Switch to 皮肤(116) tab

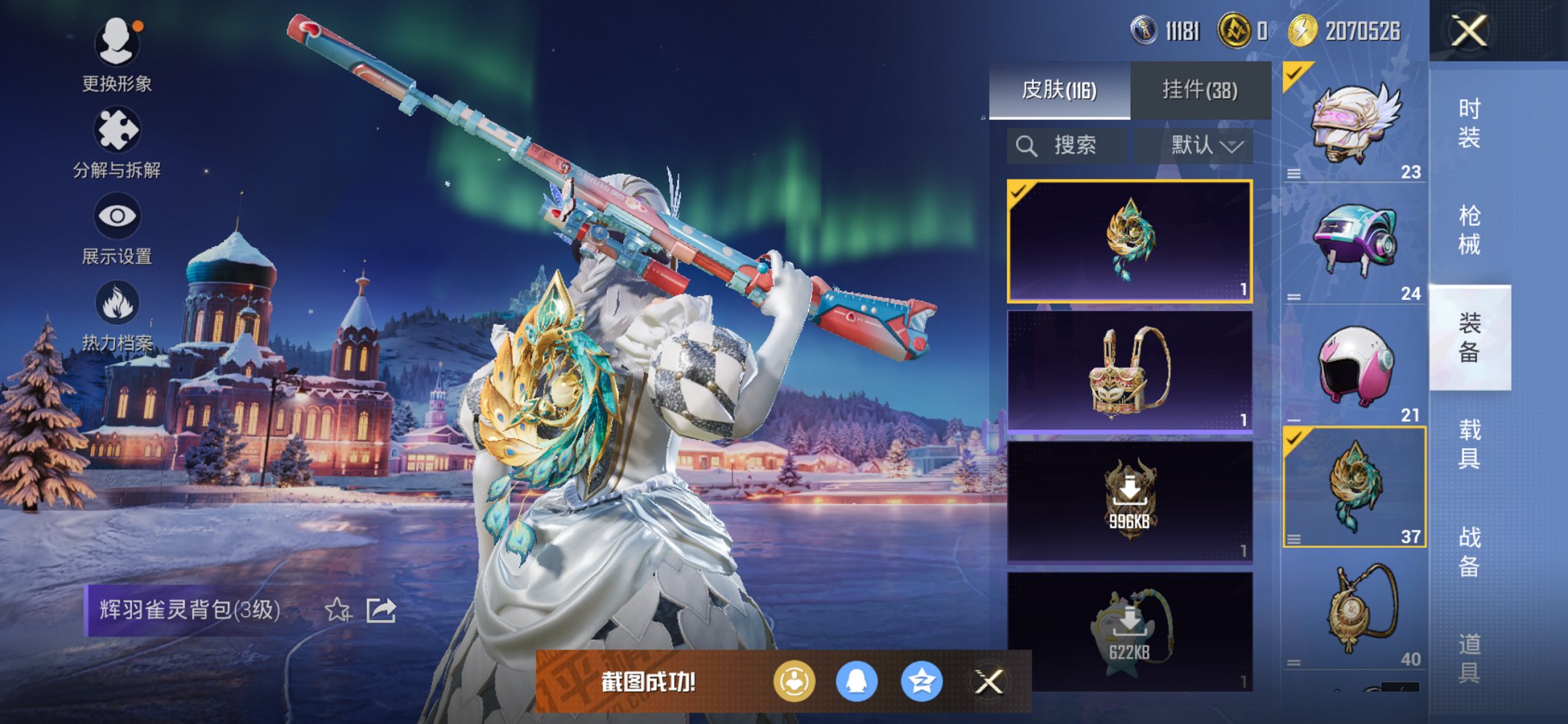pyautogui.click(x=1059, y=90)
